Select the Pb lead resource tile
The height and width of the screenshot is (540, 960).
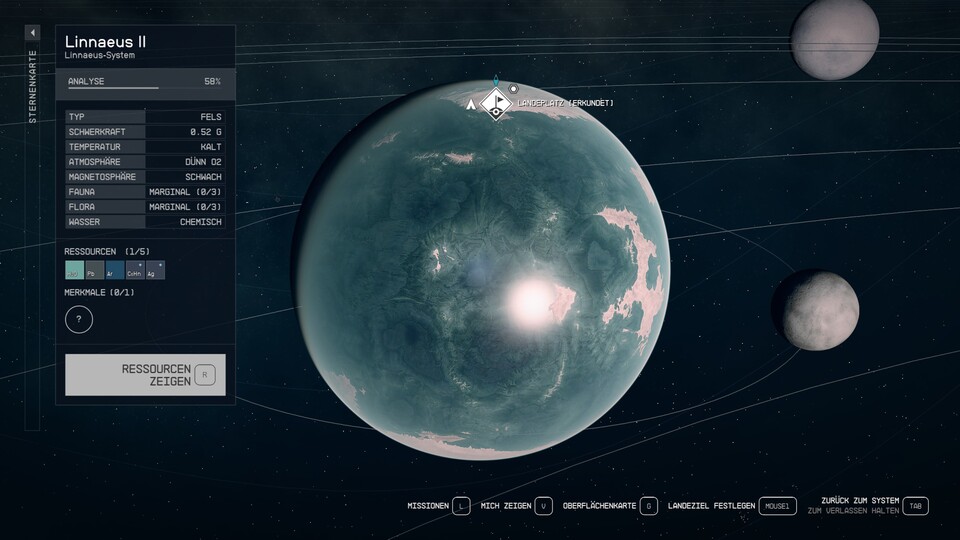click(95, 270)
